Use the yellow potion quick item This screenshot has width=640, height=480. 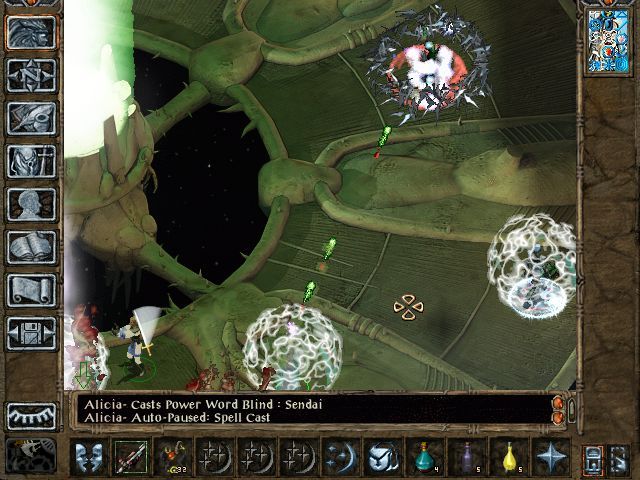pos(508,456)
